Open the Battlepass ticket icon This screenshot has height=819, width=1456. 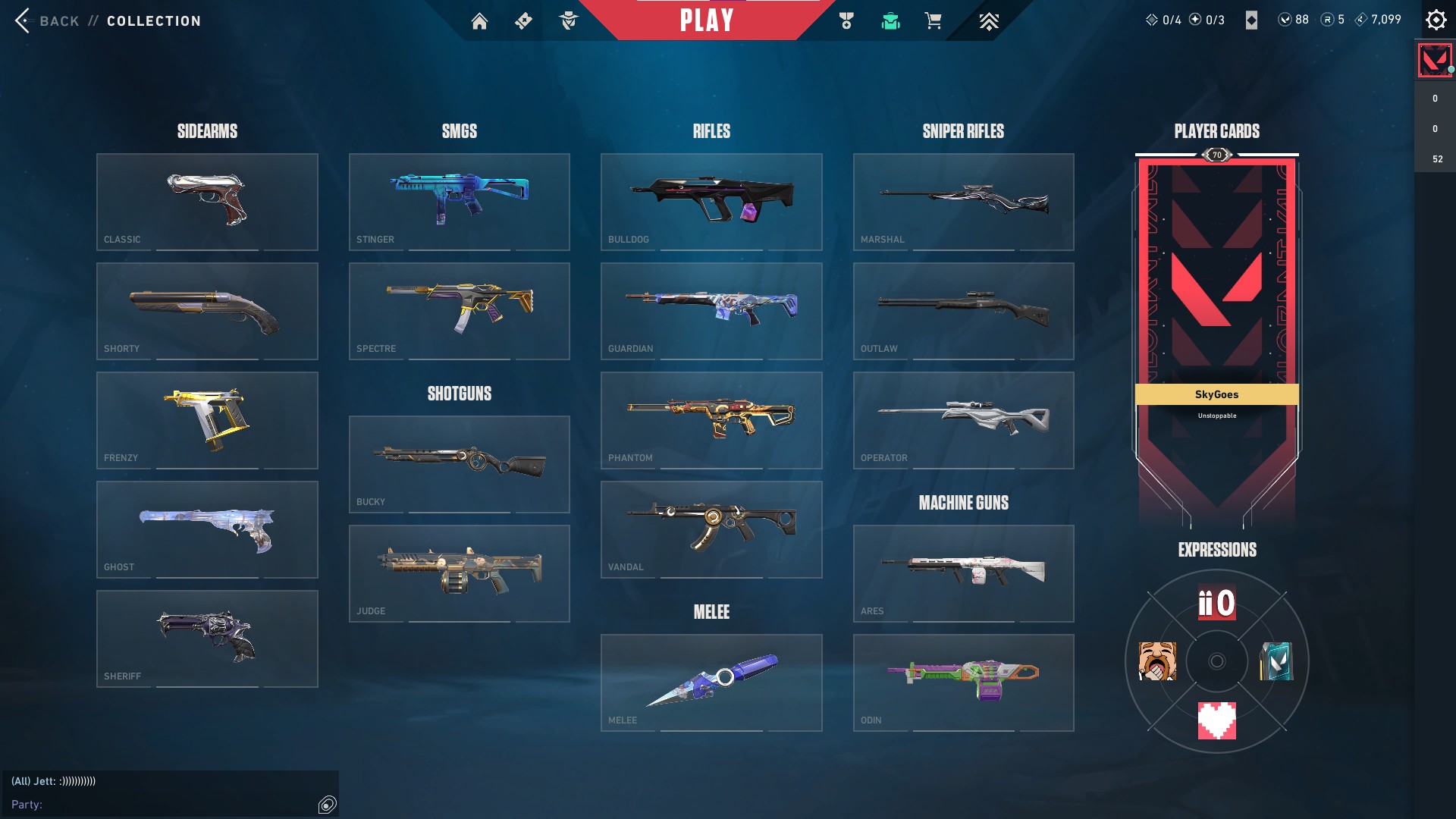click(522, 20)
